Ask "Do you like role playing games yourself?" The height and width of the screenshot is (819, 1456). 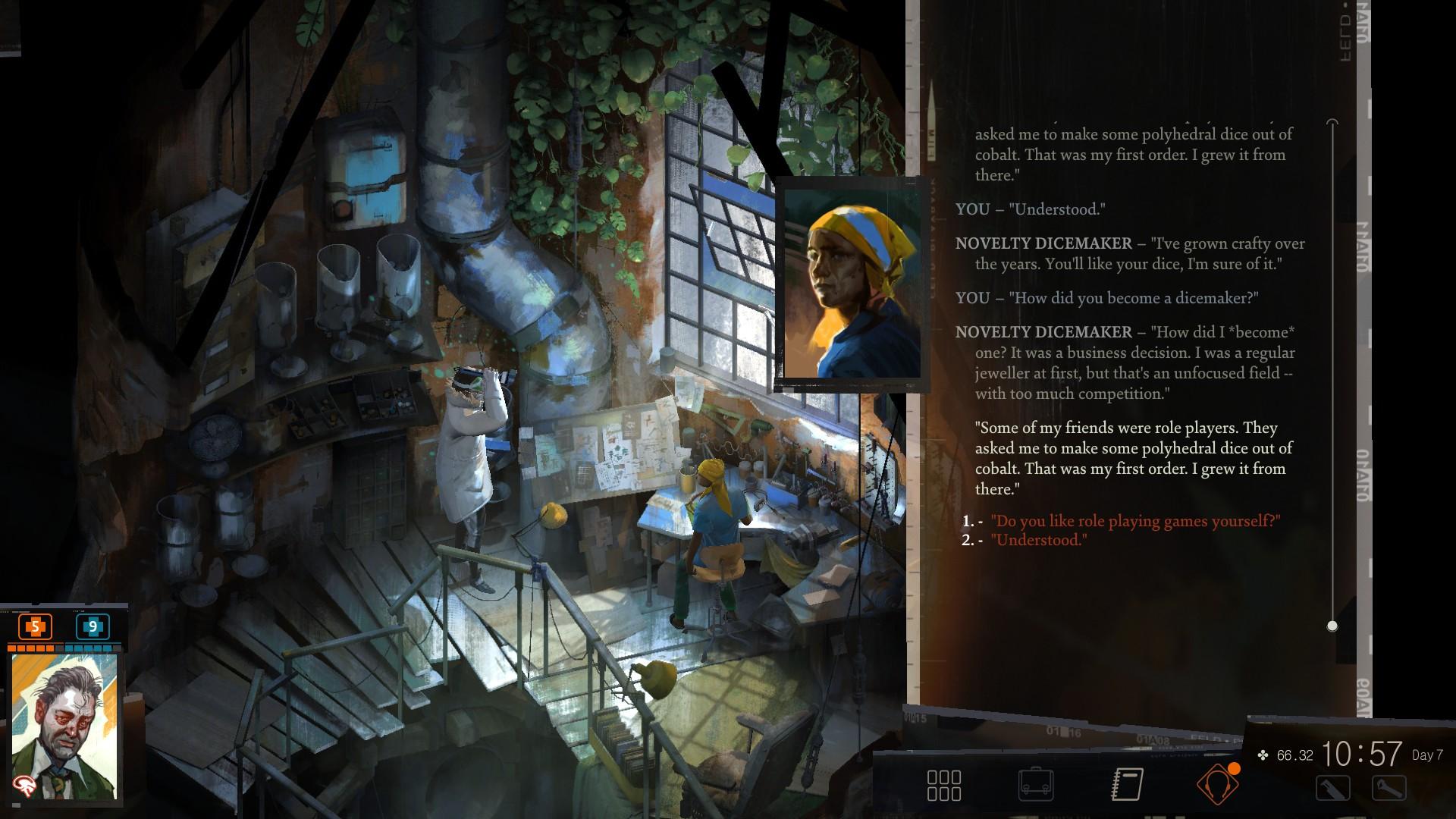tap(1134, 521)
